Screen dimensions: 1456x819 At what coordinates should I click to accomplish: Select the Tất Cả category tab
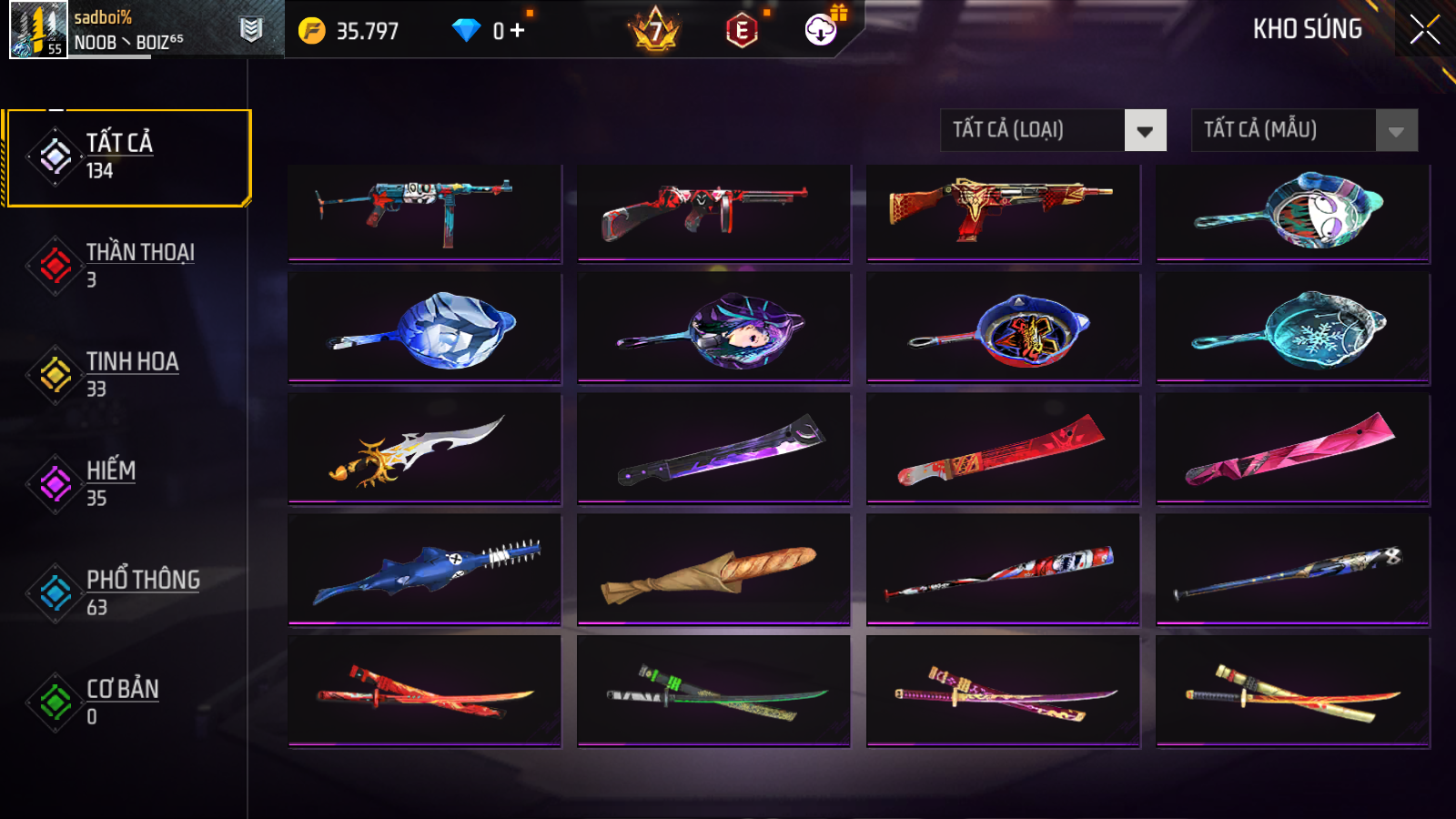tap(128, 157)
